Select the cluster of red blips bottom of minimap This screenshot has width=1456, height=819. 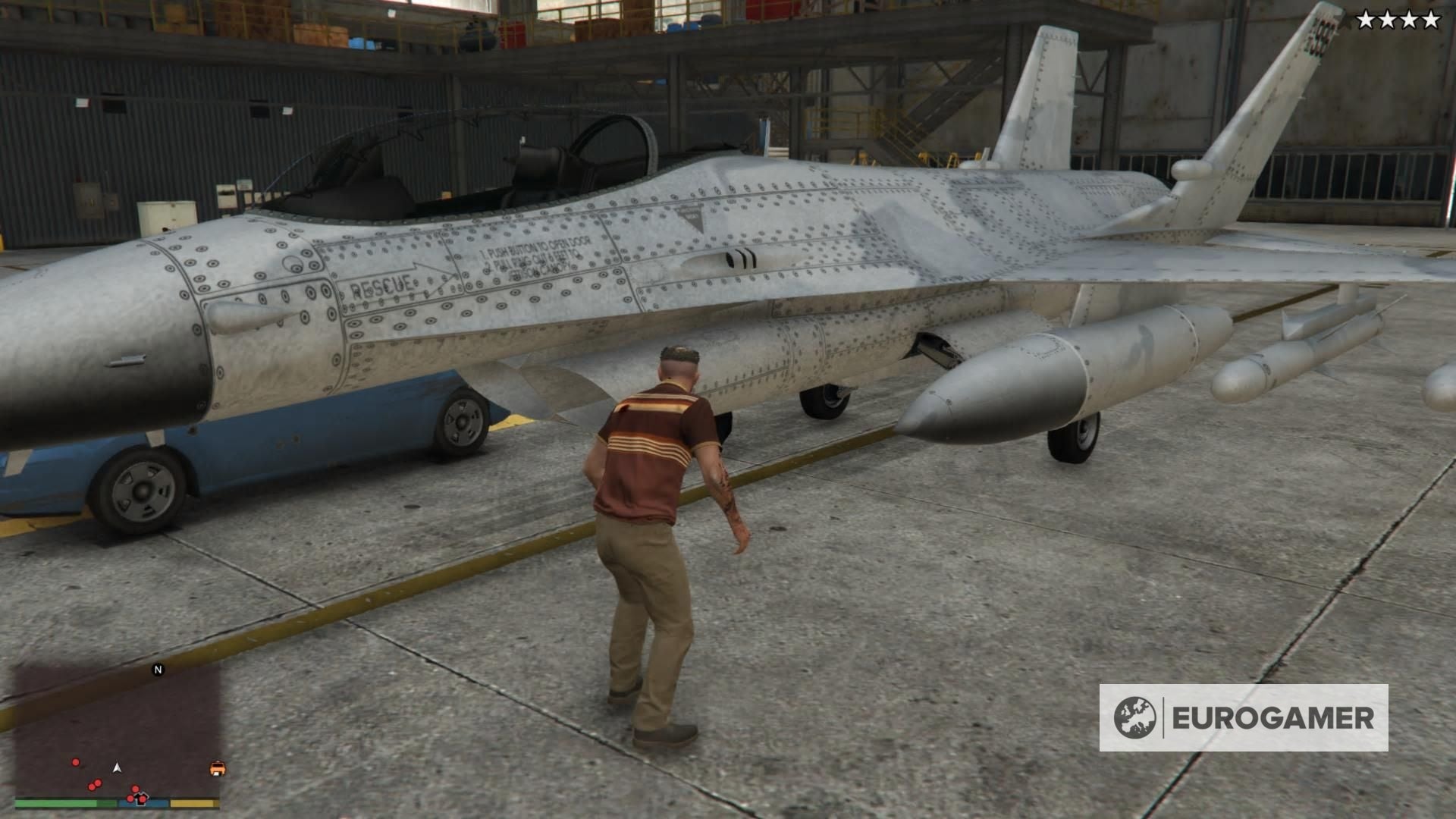(x=136, y=793)
